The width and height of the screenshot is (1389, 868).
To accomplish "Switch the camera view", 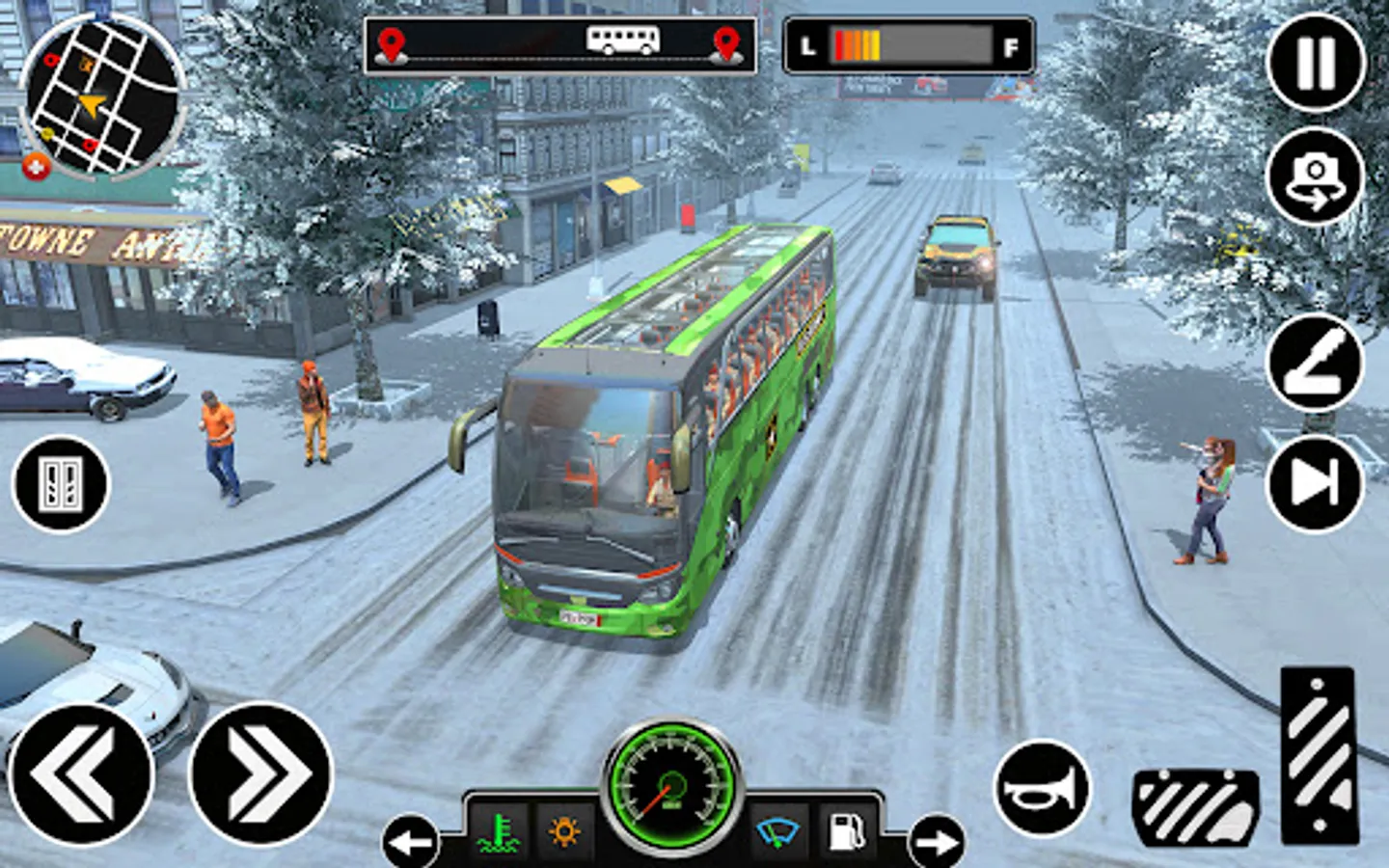I will tap(1316, 177).
